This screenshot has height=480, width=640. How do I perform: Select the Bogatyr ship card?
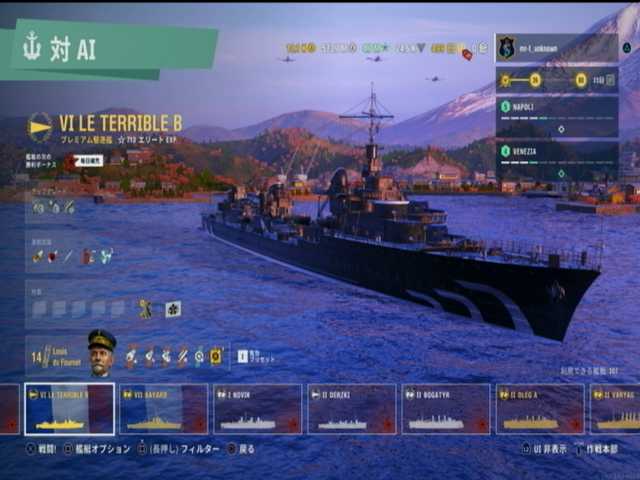coord(446,409)
